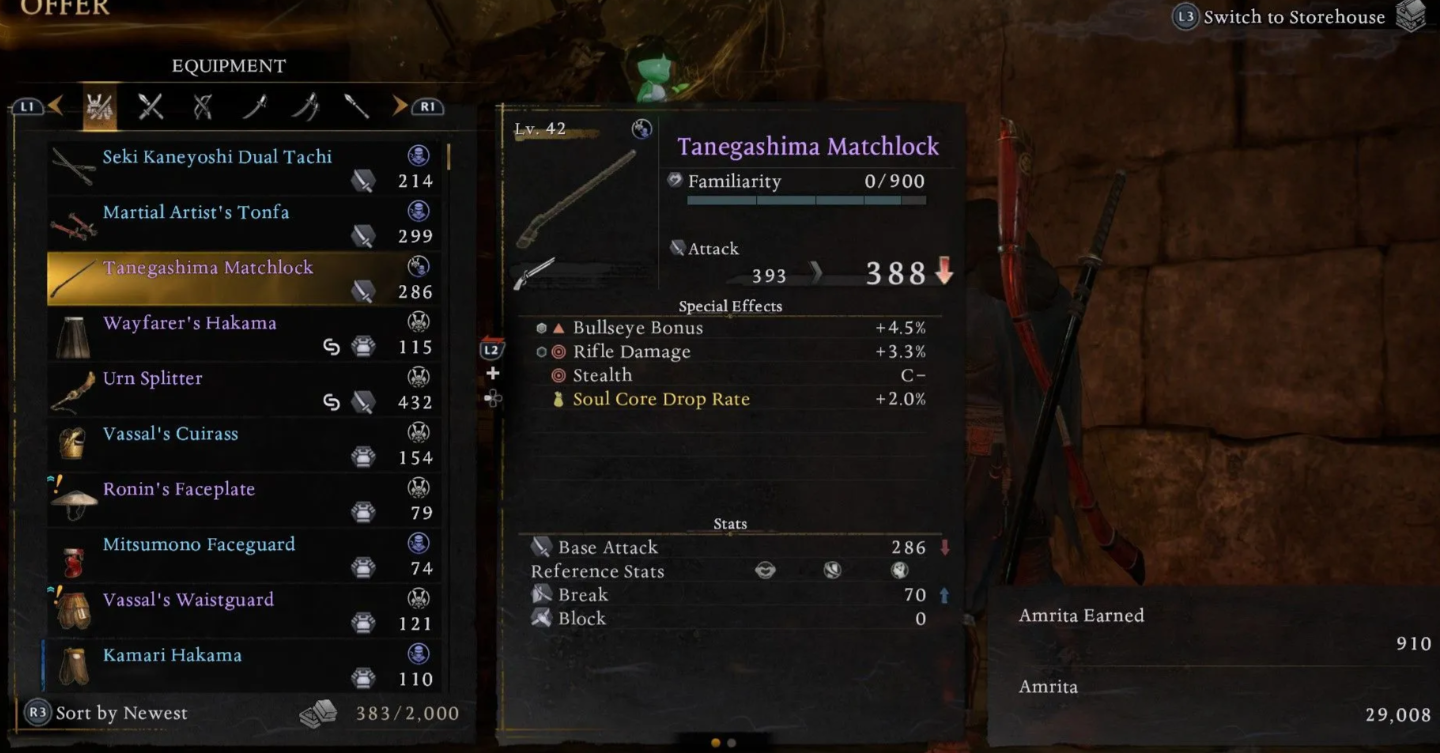Open the crossed sword and spear weapons tab
The height and width of the screenshot is (753, 1440).
pyautogui.click(x=151, y=106)
